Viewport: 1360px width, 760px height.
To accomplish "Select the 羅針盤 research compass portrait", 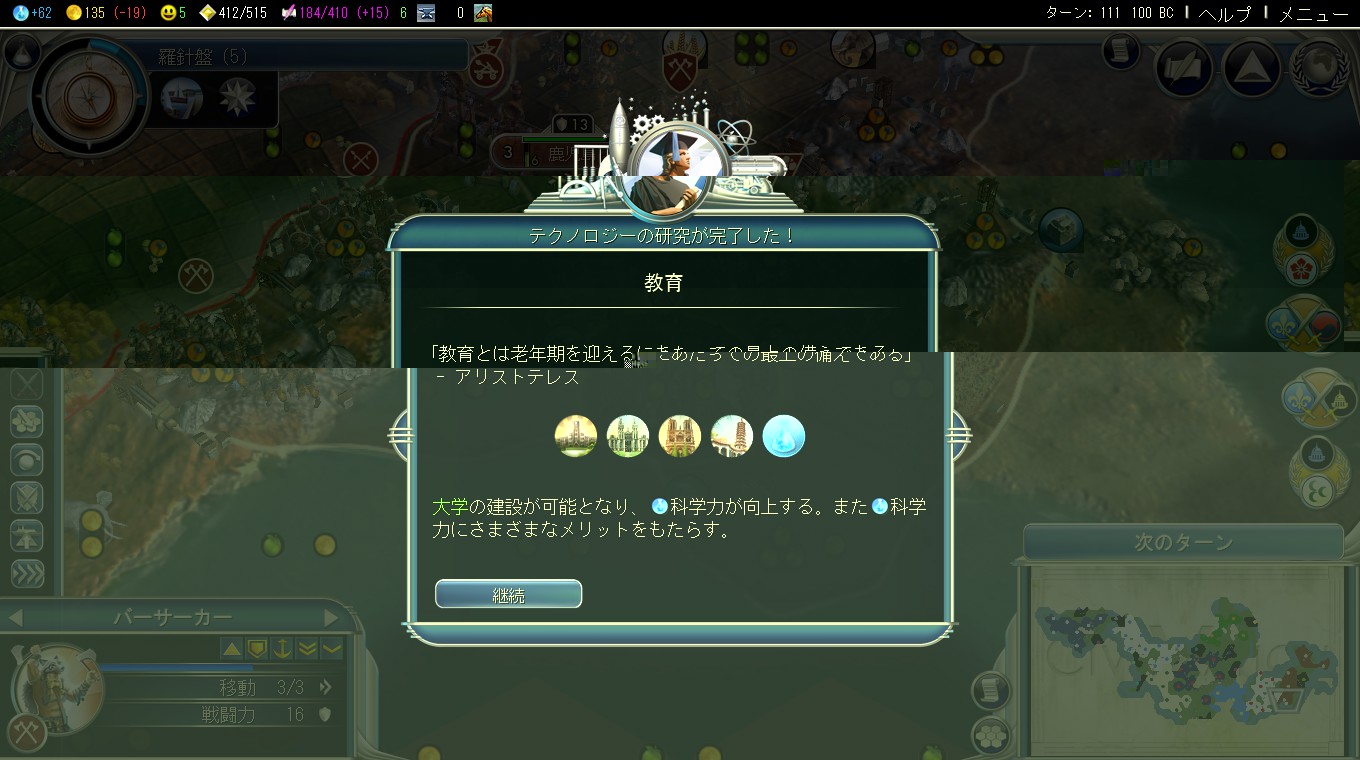I will pos(90,95).
